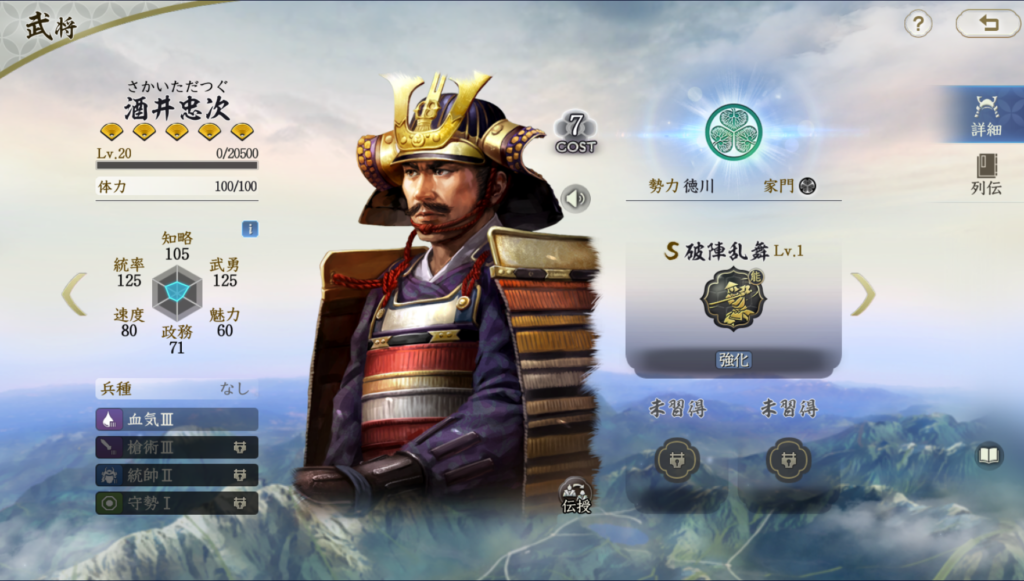Open the book icon near the skill slots
The height and width of the screenshot is (581, 1024).
[989, 456]
